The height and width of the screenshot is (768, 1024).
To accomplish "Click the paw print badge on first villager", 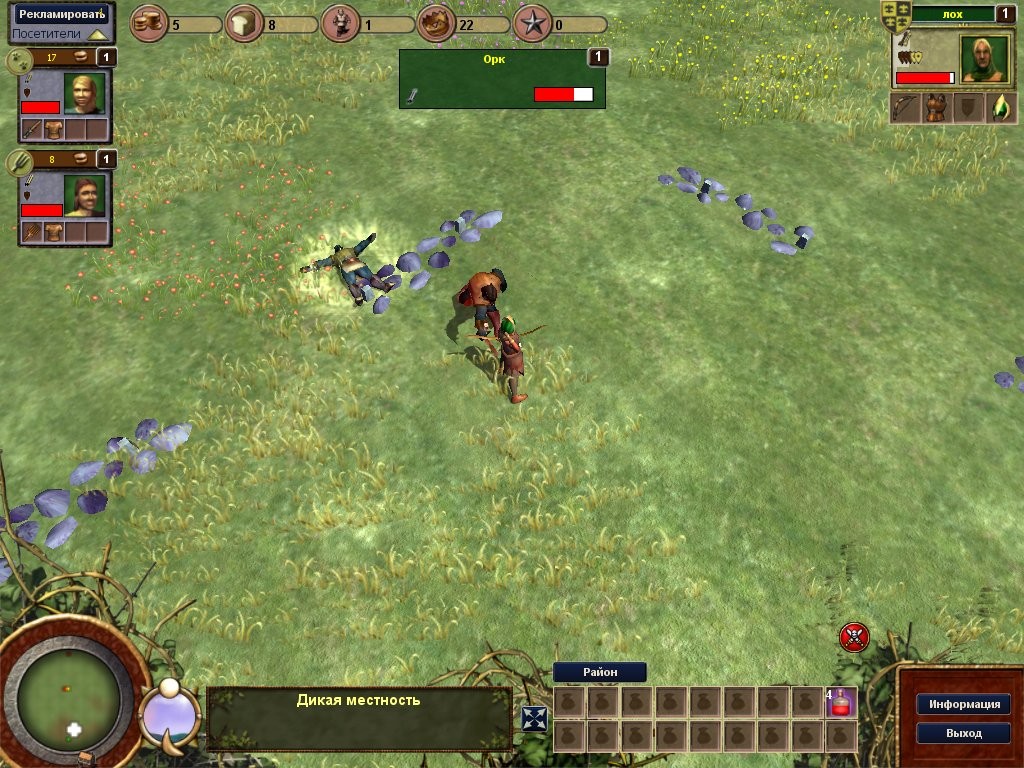I will coord(19,60).
